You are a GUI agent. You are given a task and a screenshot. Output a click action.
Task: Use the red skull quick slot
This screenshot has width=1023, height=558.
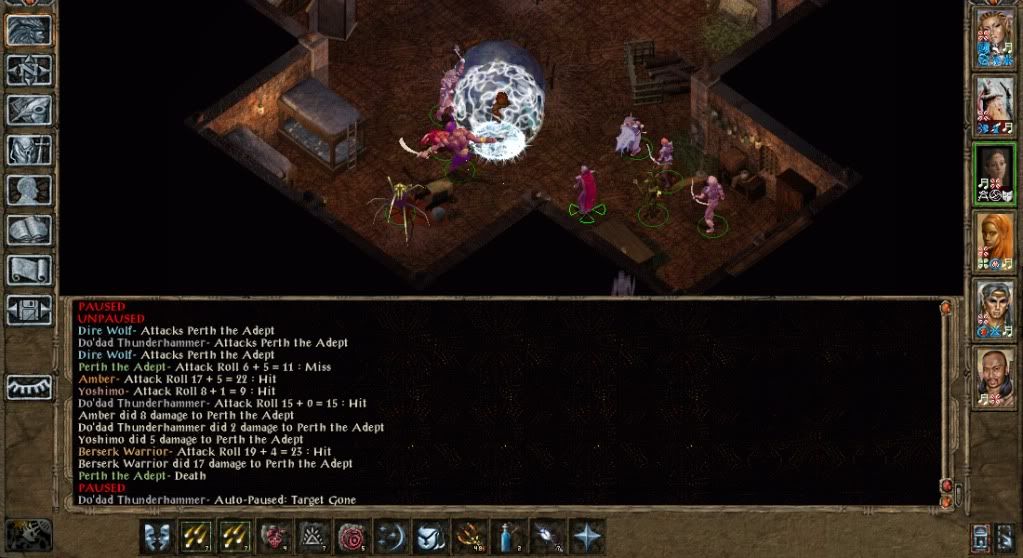pyautogui.click(x=273, y=537)
